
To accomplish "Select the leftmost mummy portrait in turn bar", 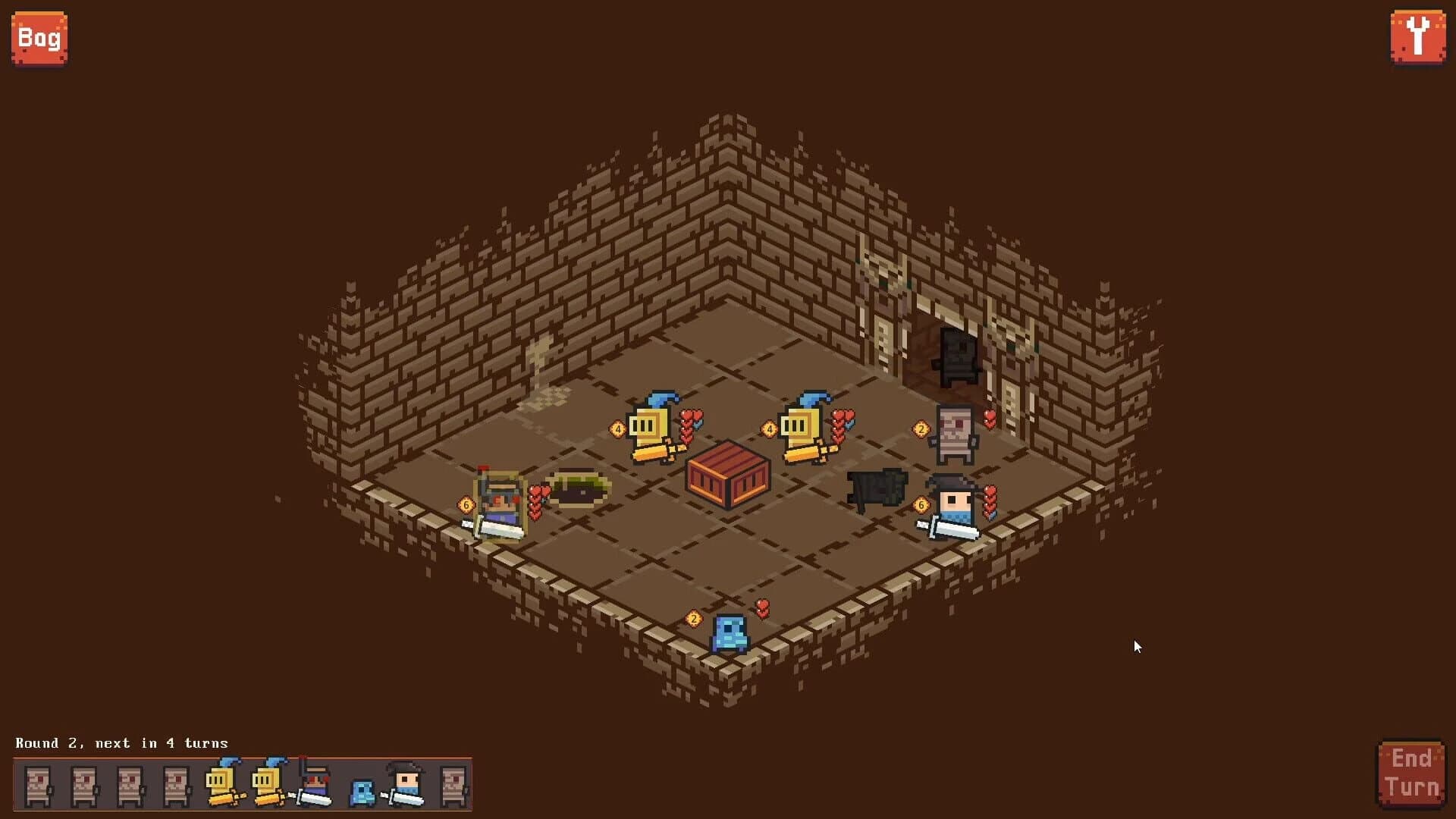I will click(x=36, y=781).
